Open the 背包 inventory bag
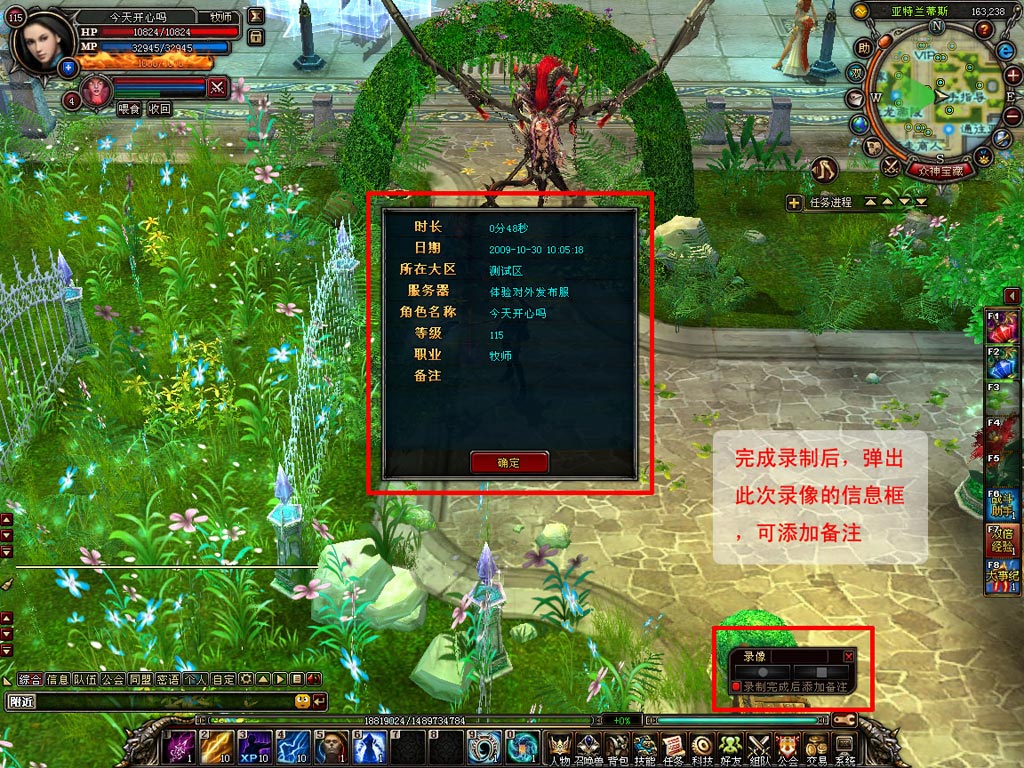This screenshot has width=1024, height=768. [x=616, y=747]
